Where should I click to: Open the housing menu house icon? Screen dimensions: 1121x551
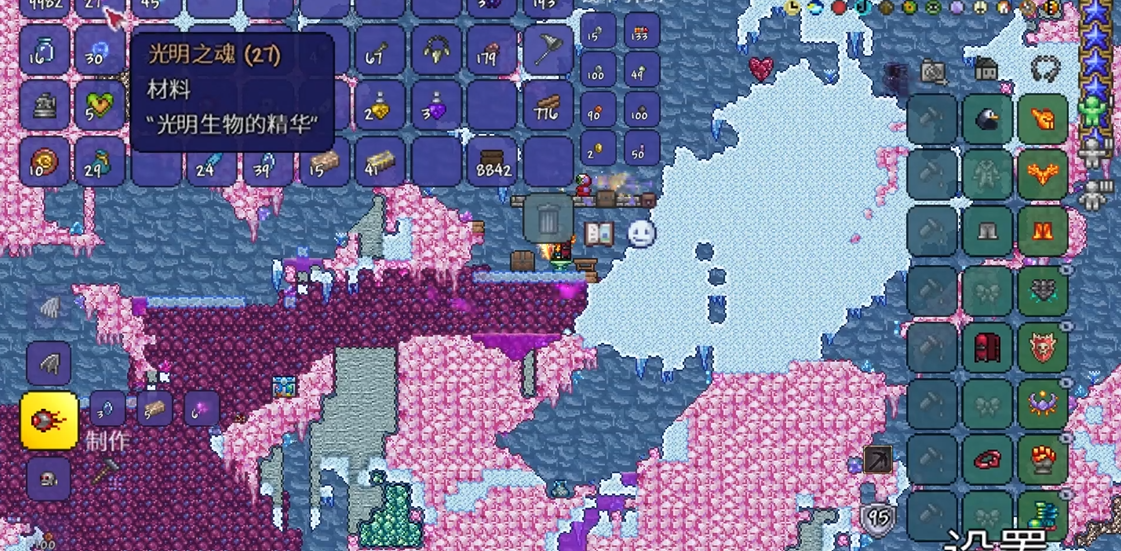click(986, 70)
